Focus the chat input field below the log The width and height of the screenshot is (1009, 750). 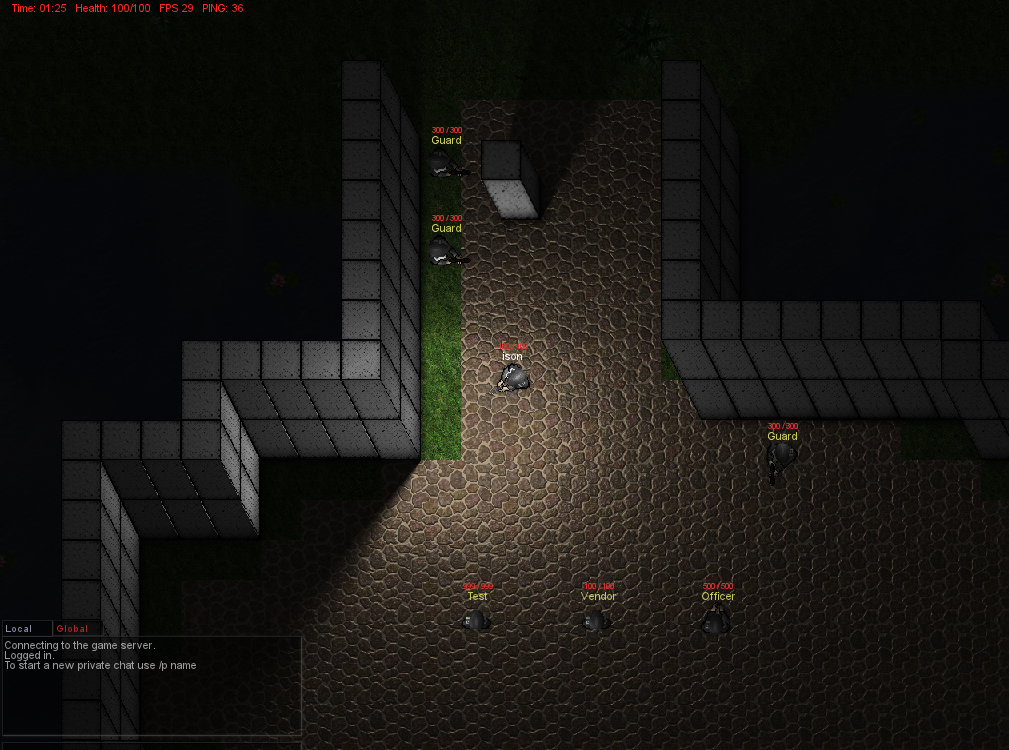[151, 744]
